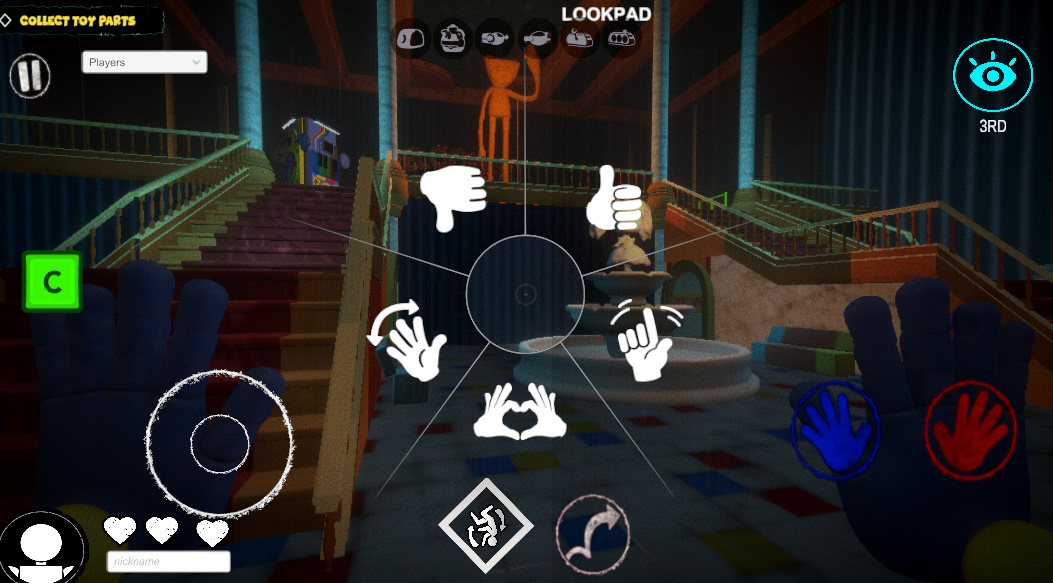Select the waving hand emote
1053x583 pixels.
(410, 338)
